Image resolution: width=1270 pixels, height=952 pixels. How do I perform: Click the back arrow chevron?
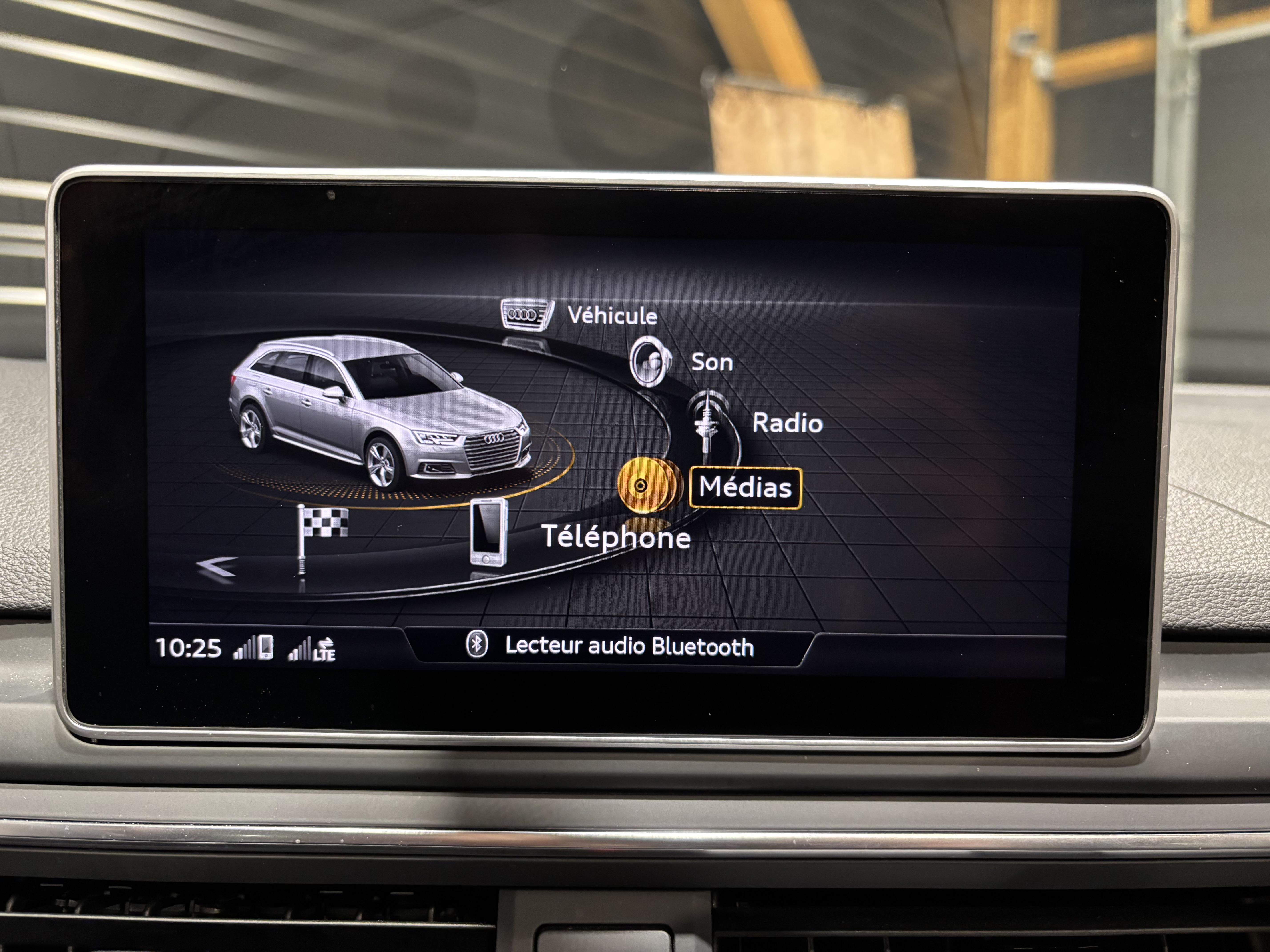click(217, 566)
